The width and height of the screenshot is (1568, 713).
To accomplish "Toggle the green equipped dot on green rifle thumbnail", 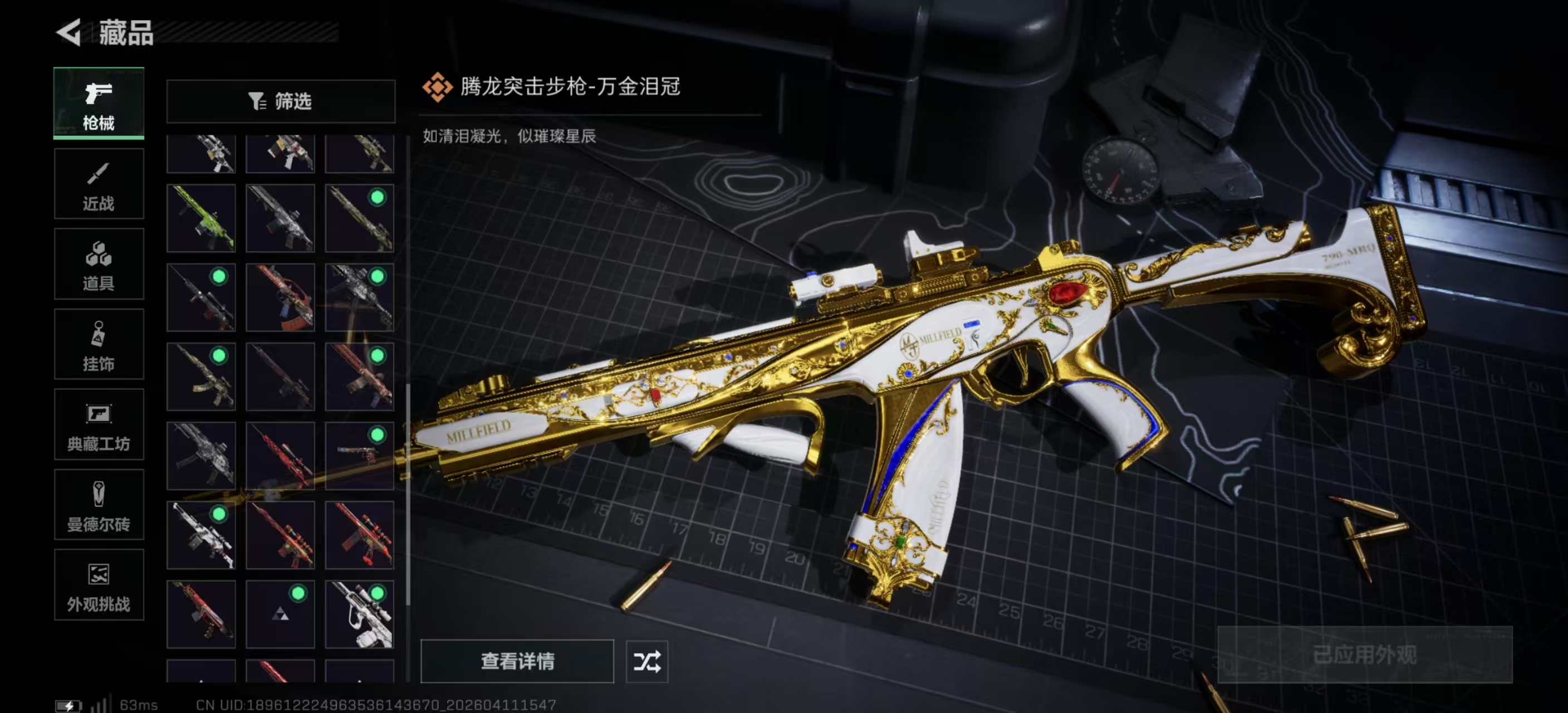I will (x=378, y=197).
